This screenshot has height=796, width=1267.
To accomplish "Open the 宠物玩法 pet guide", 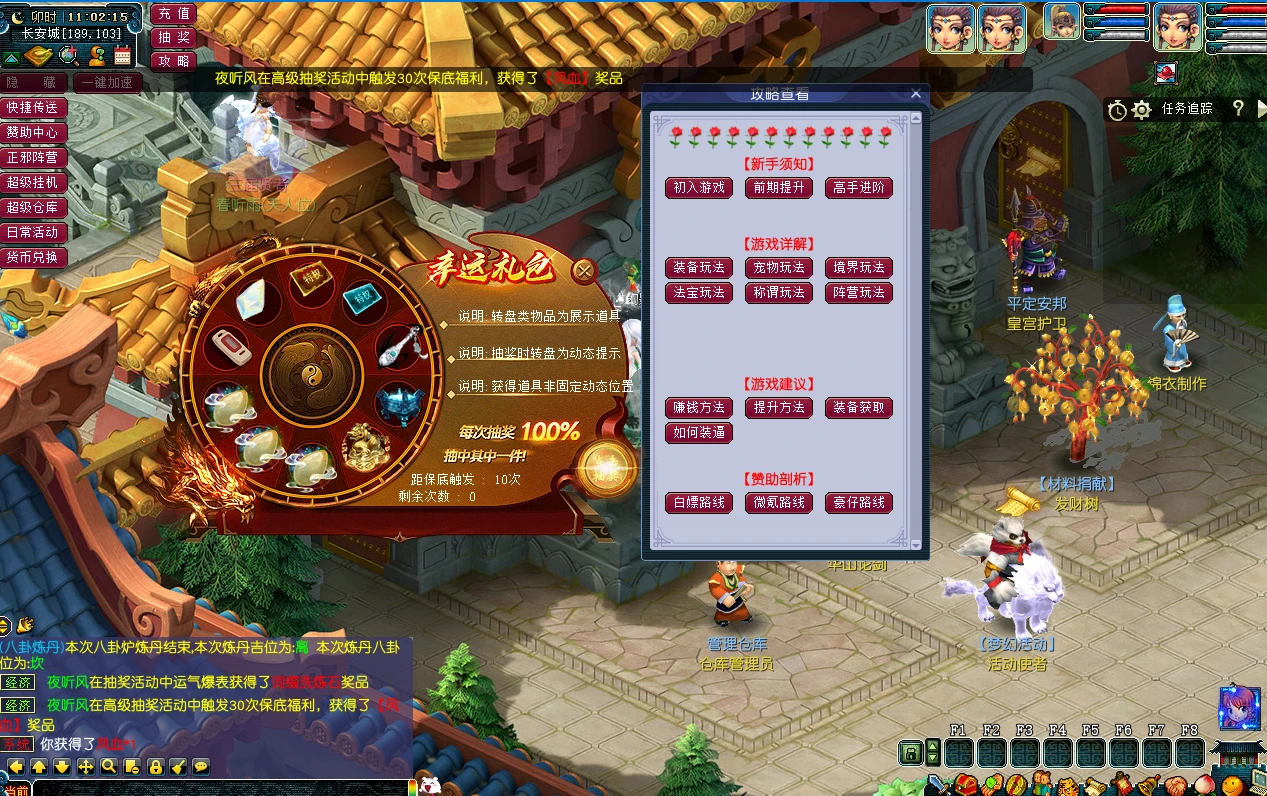I will tap(779, 268).
